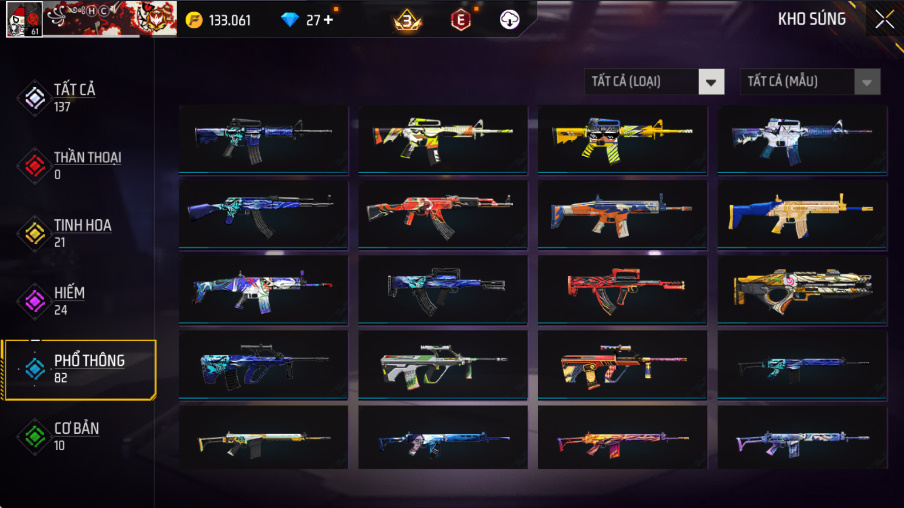Choose the blue and gold SCAR skin
The image size is (904, 508).
point(802,214)
